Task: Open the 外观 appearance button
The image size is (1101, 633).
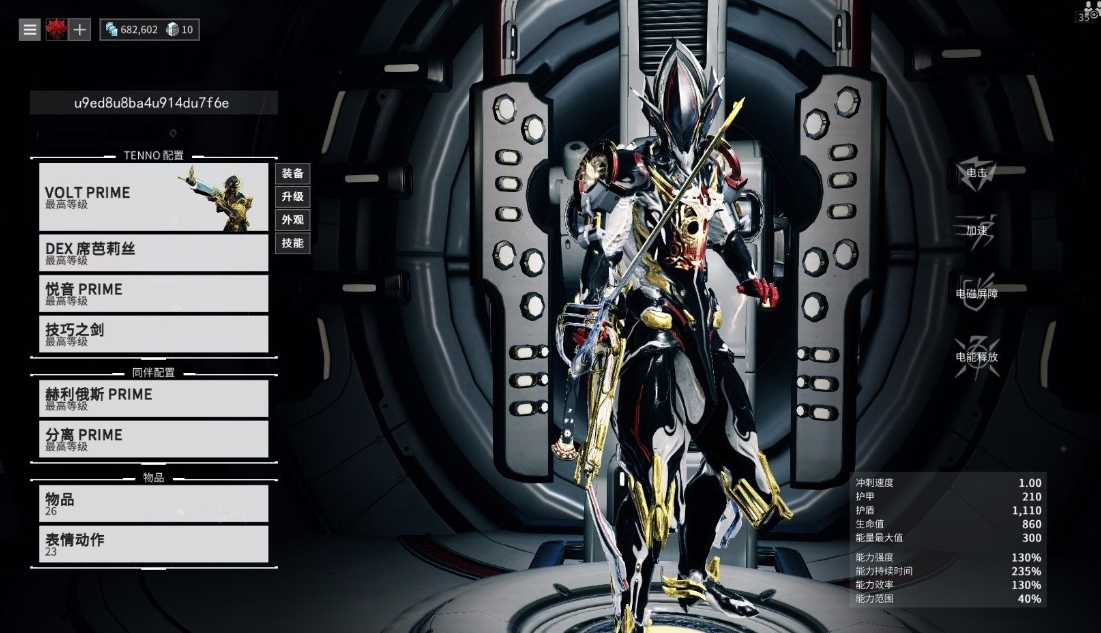Action: pyautogui.click(x=293, y=220)
